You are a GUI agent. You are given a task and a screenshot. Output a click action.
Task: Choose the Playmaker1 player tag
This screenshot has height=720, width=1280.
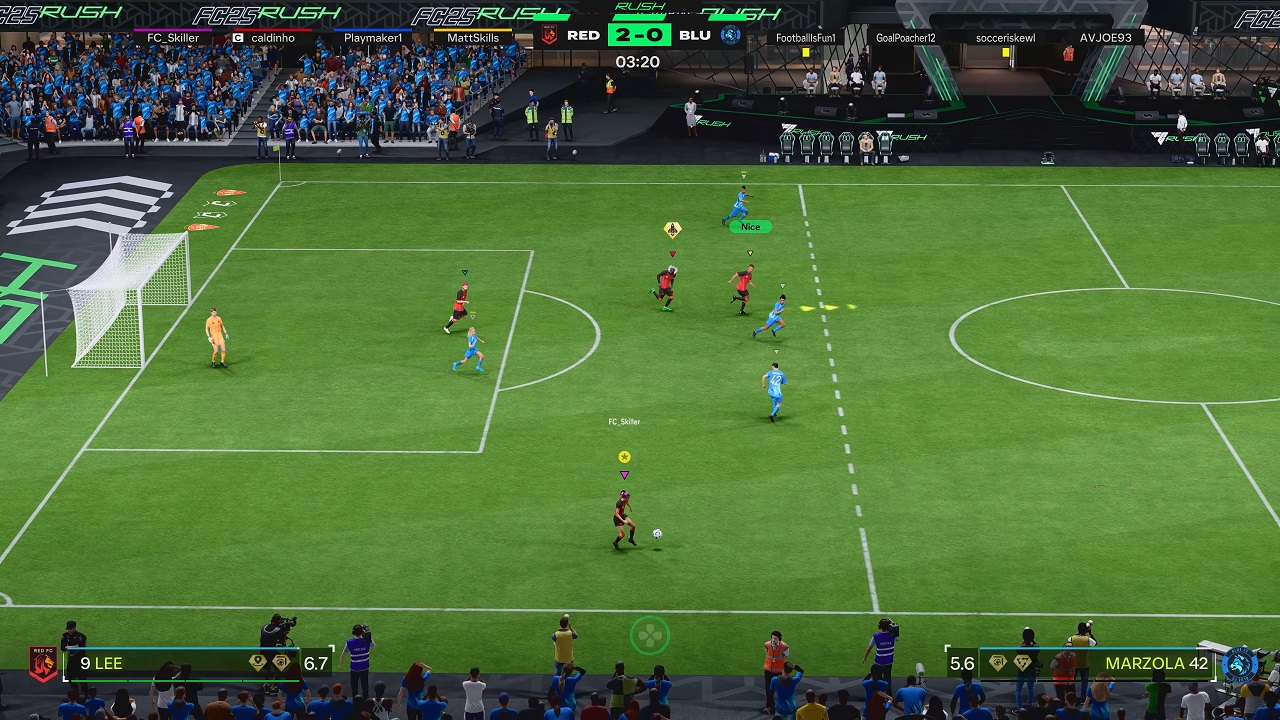(x=373, y=38)
